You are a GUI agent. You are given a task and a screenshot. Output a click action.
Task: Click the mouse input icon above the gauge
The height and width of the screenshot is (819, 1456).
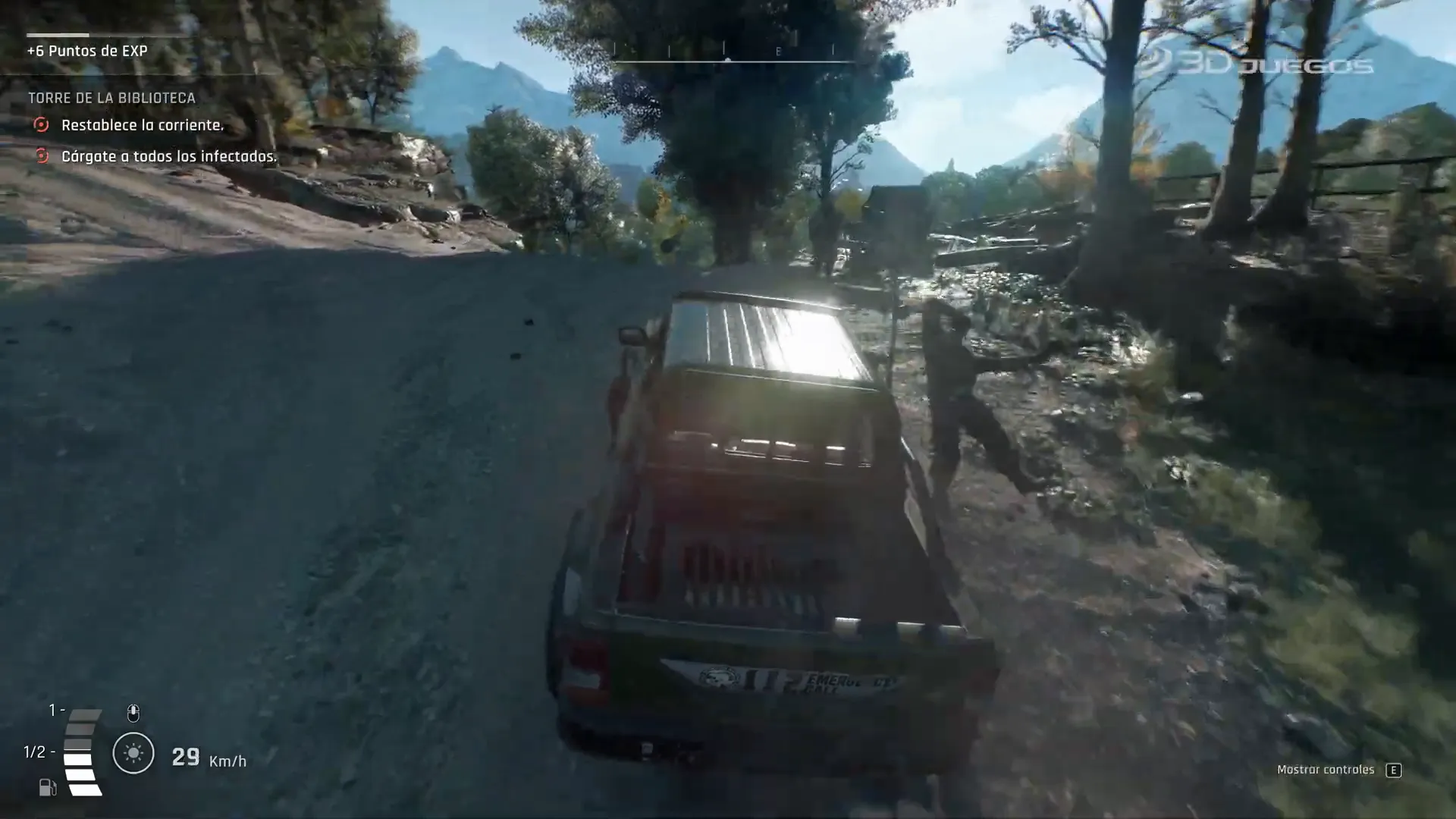coord(133,713)
